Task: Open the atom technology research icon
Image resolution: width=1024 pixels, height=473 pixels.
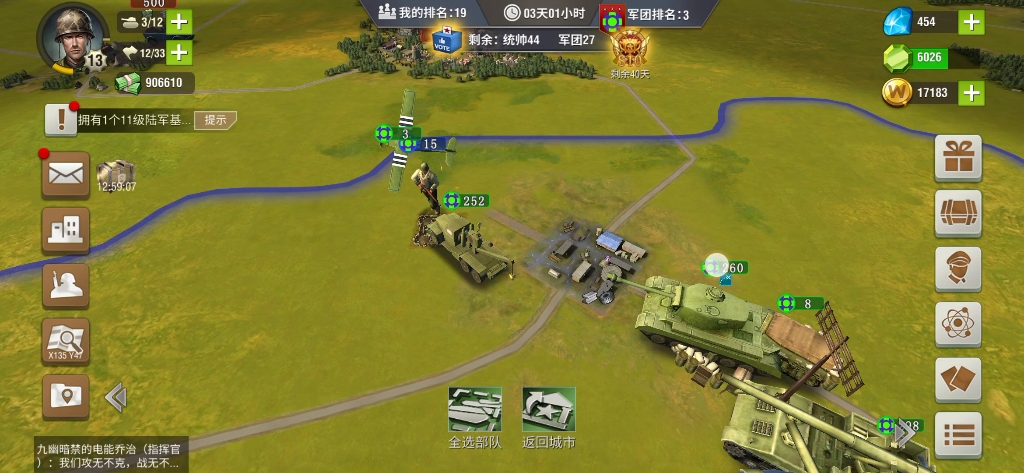Action: pos(958,324)
